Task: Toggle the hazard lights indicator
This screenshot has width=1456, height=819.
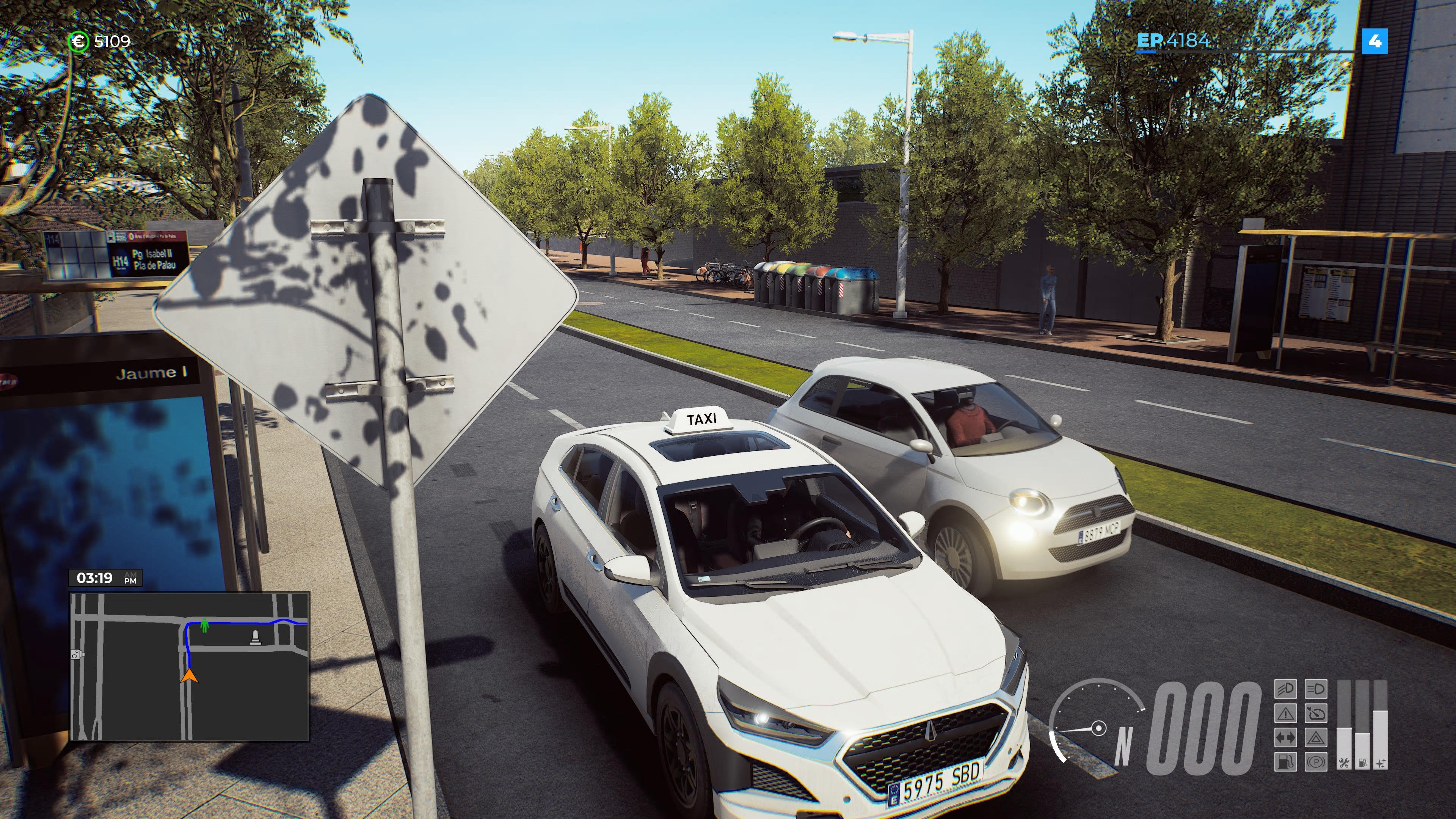Action: coord(1316,739)
